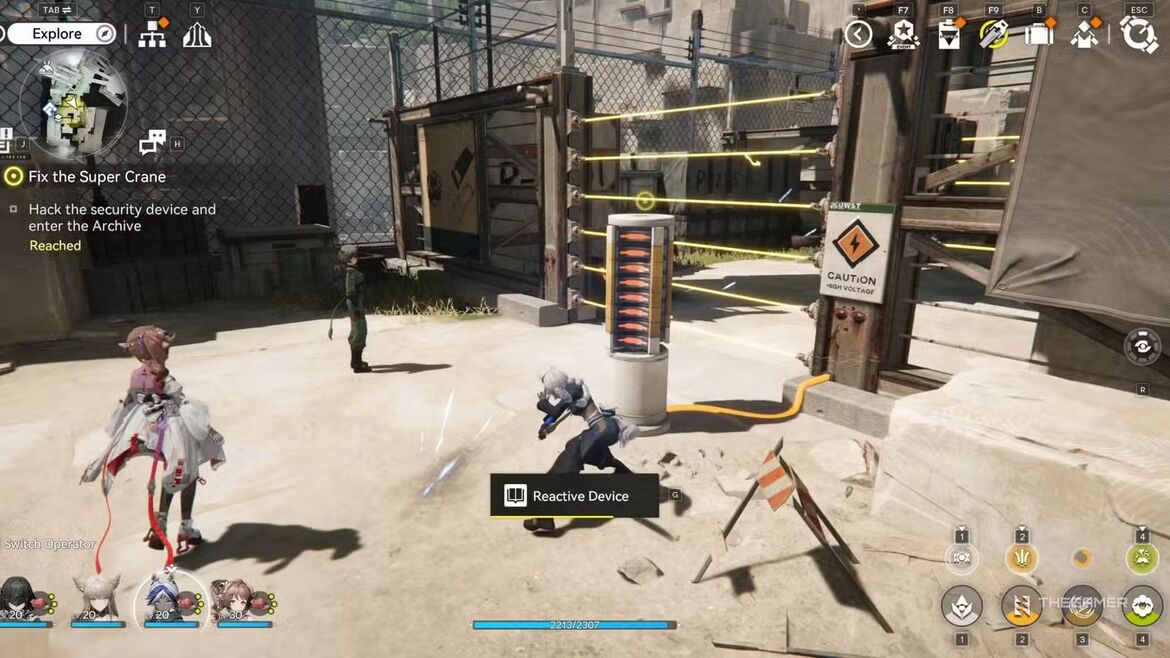Toggle the eye view icon
This screenshot has height=658, width=1170.
1142,346
